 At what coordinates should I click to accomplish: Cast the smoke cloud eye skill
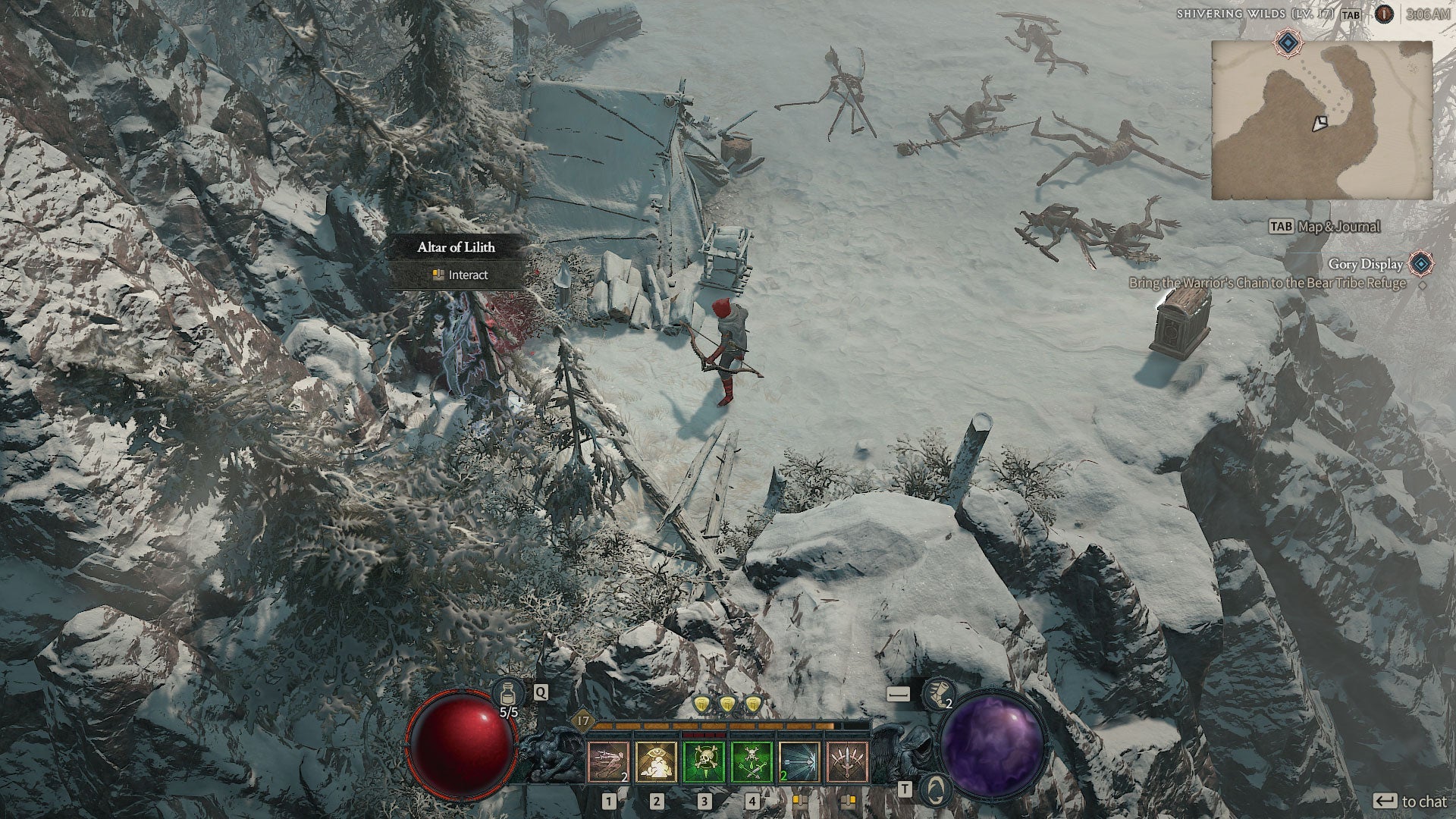point(657,762)
